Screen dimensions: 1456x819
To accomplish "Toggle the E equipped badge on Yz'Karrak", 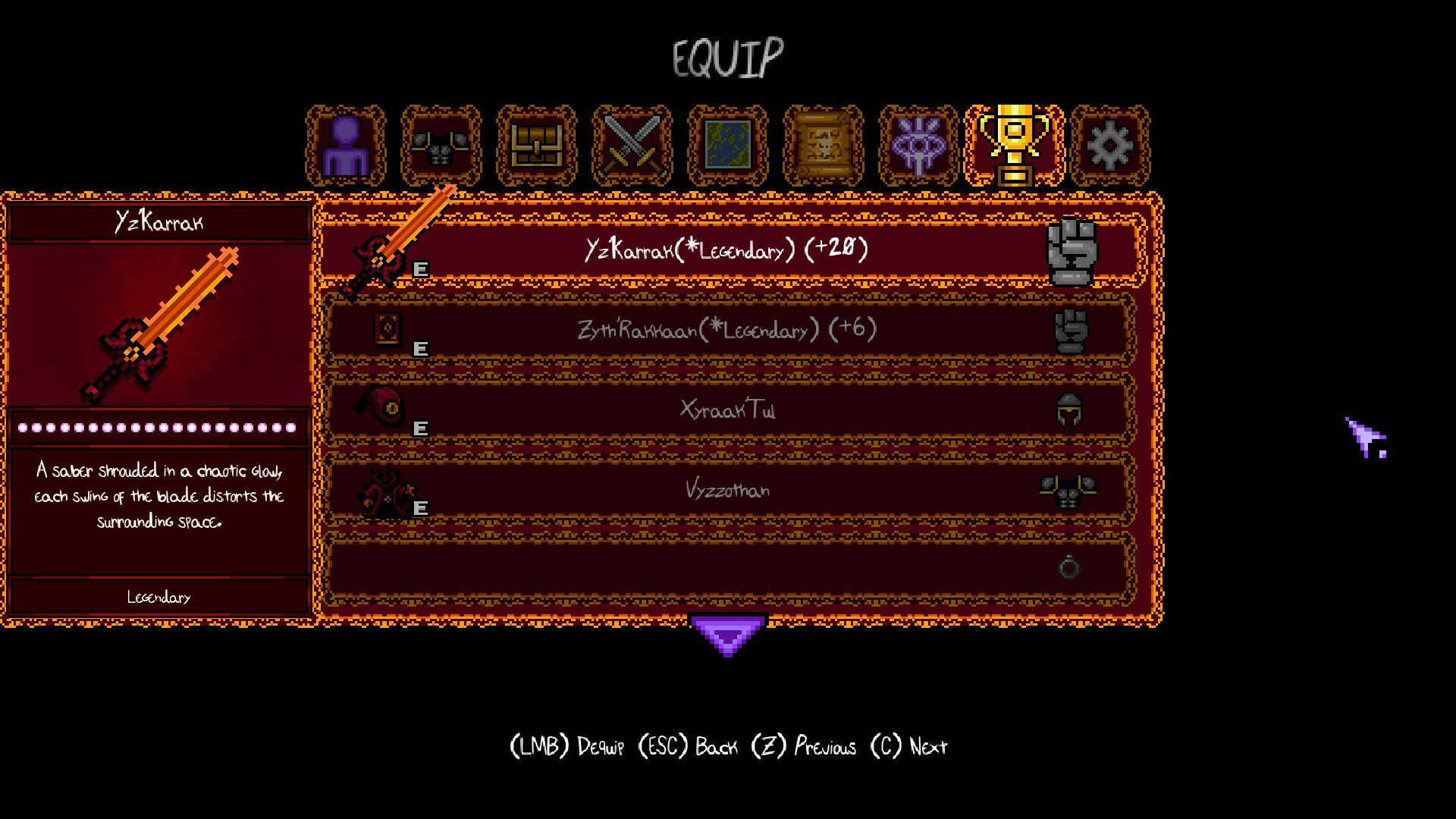I will click(422, 269).
